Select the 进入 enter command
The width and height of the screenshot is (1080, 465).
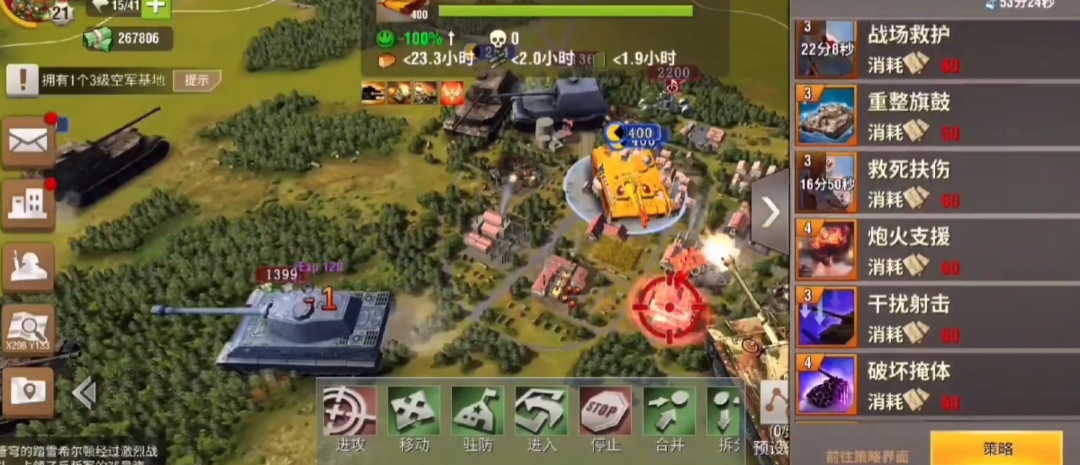541,417
